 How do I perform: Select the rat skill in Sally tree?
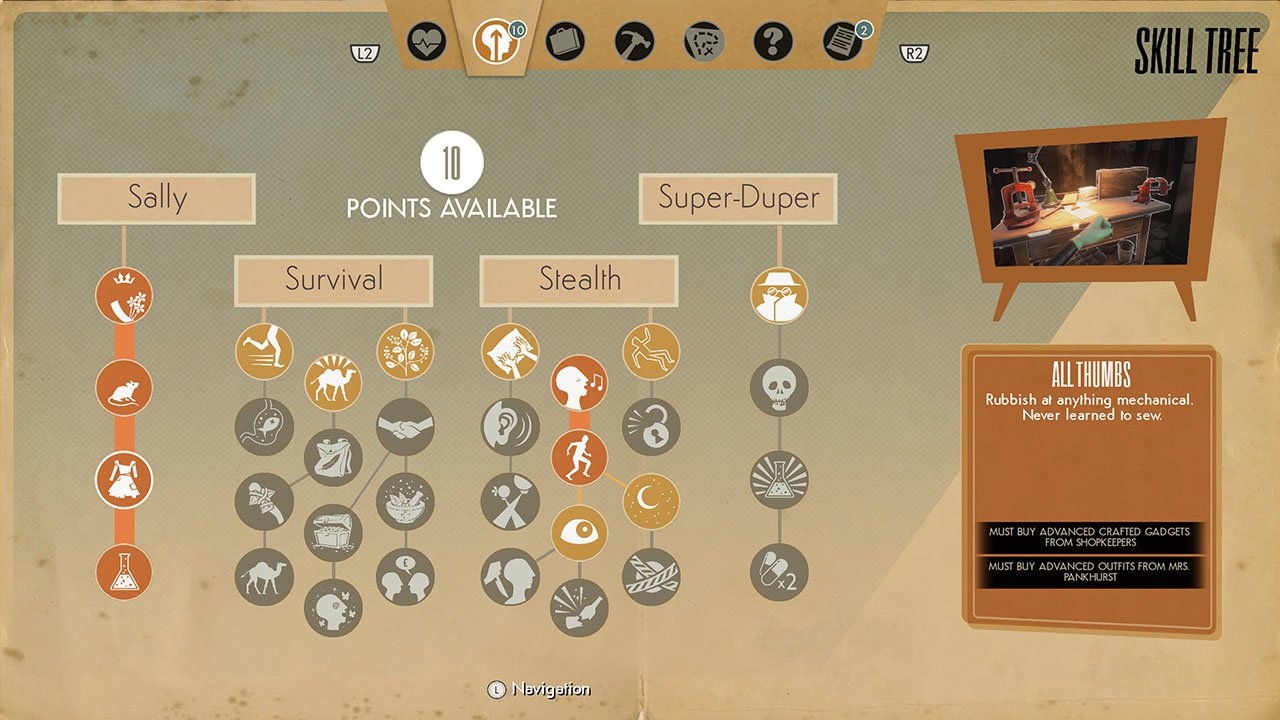(124, 387)
